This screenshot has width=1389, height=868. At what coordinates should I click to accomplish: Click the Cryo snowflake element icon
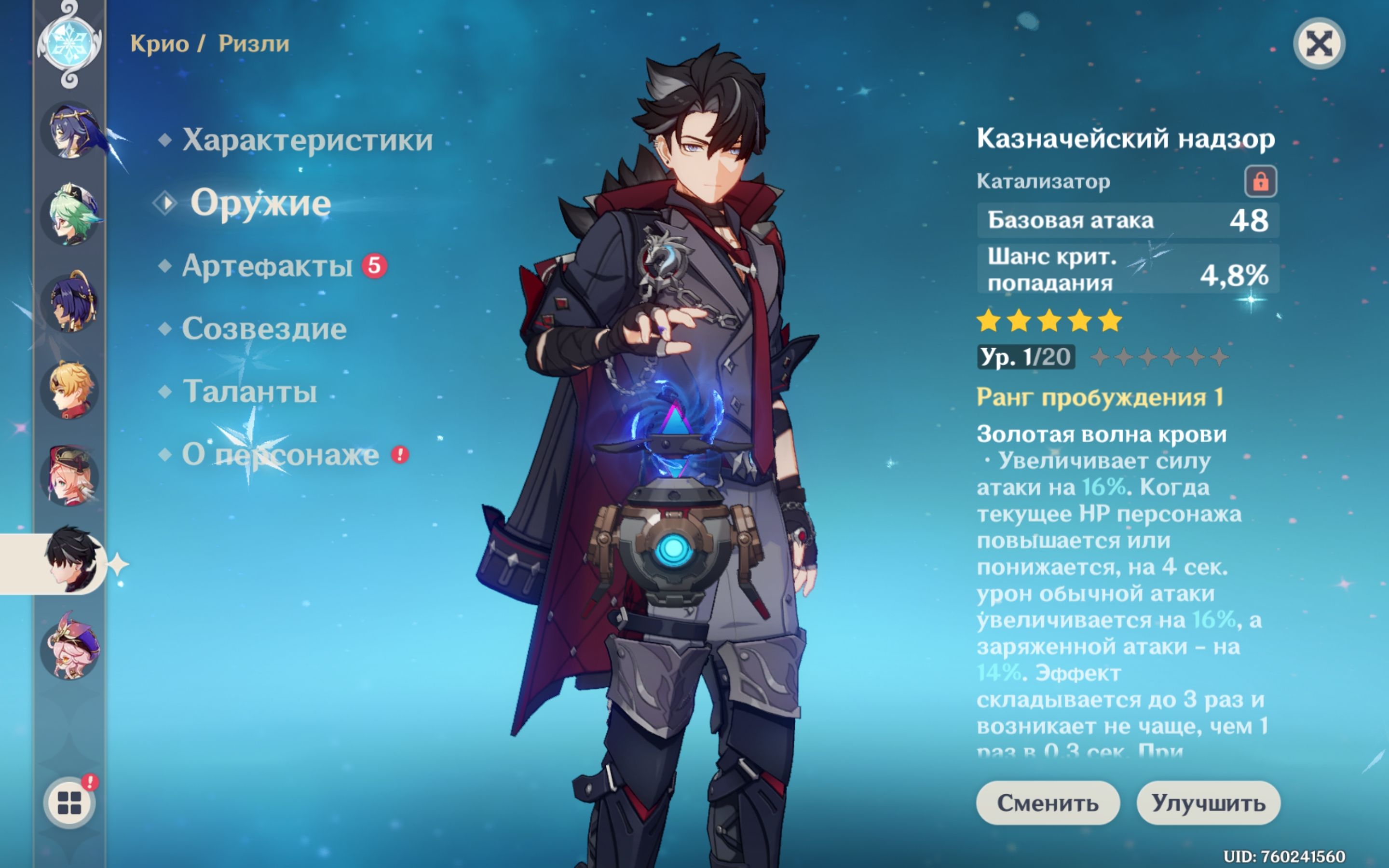tap(69, 44)
